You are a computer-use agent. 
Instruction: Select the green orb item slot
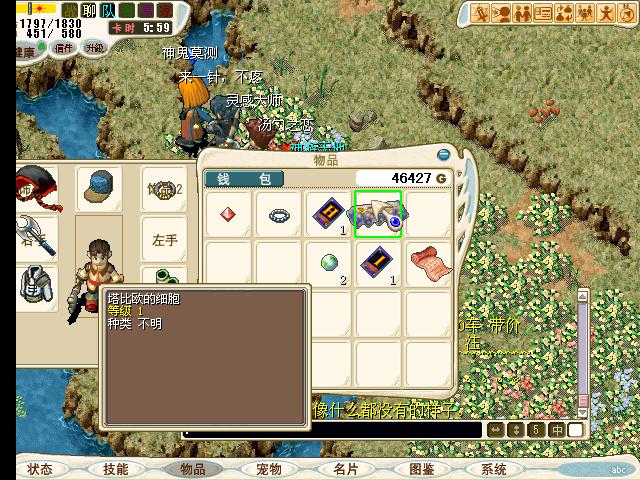[329, 263]
